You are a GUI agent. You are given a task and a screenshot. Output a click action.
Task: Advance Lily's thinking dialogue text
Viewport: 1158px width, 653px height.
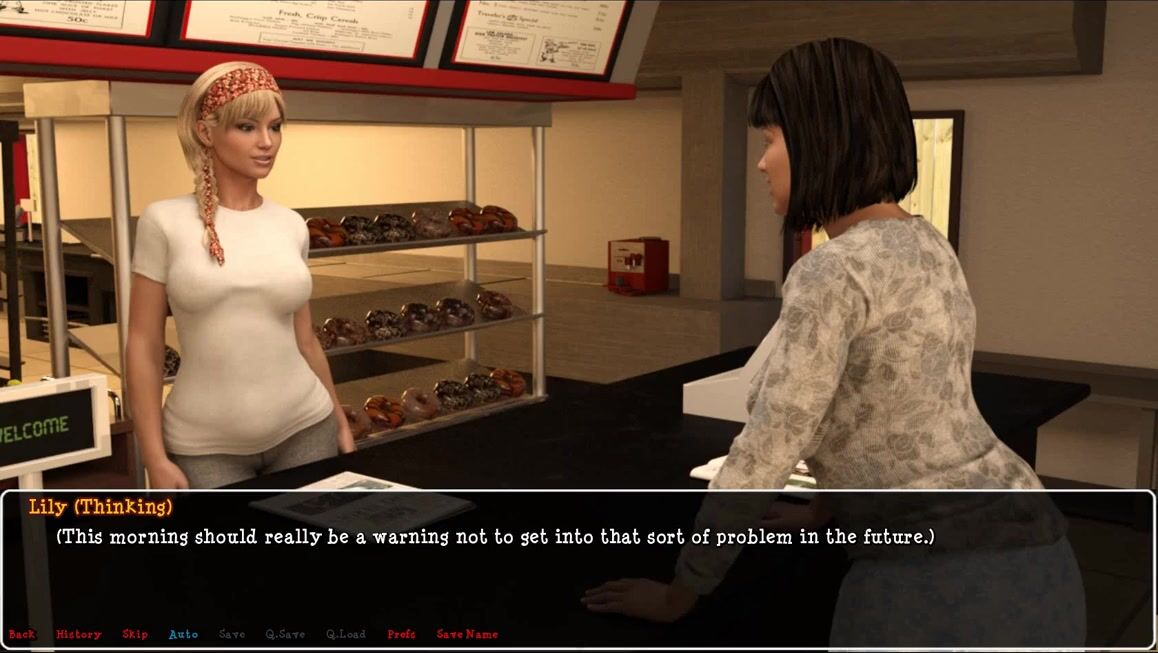(x=494, y=537)
